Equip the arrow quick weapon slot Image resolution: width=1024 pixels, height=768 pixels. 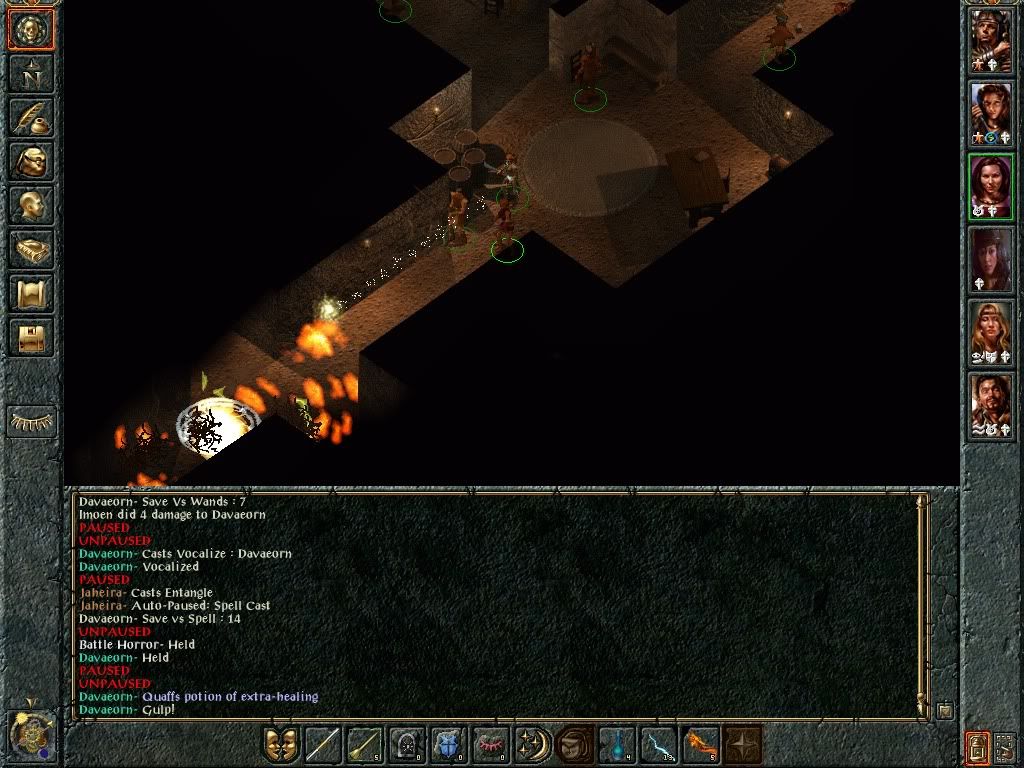pos(364,745)
